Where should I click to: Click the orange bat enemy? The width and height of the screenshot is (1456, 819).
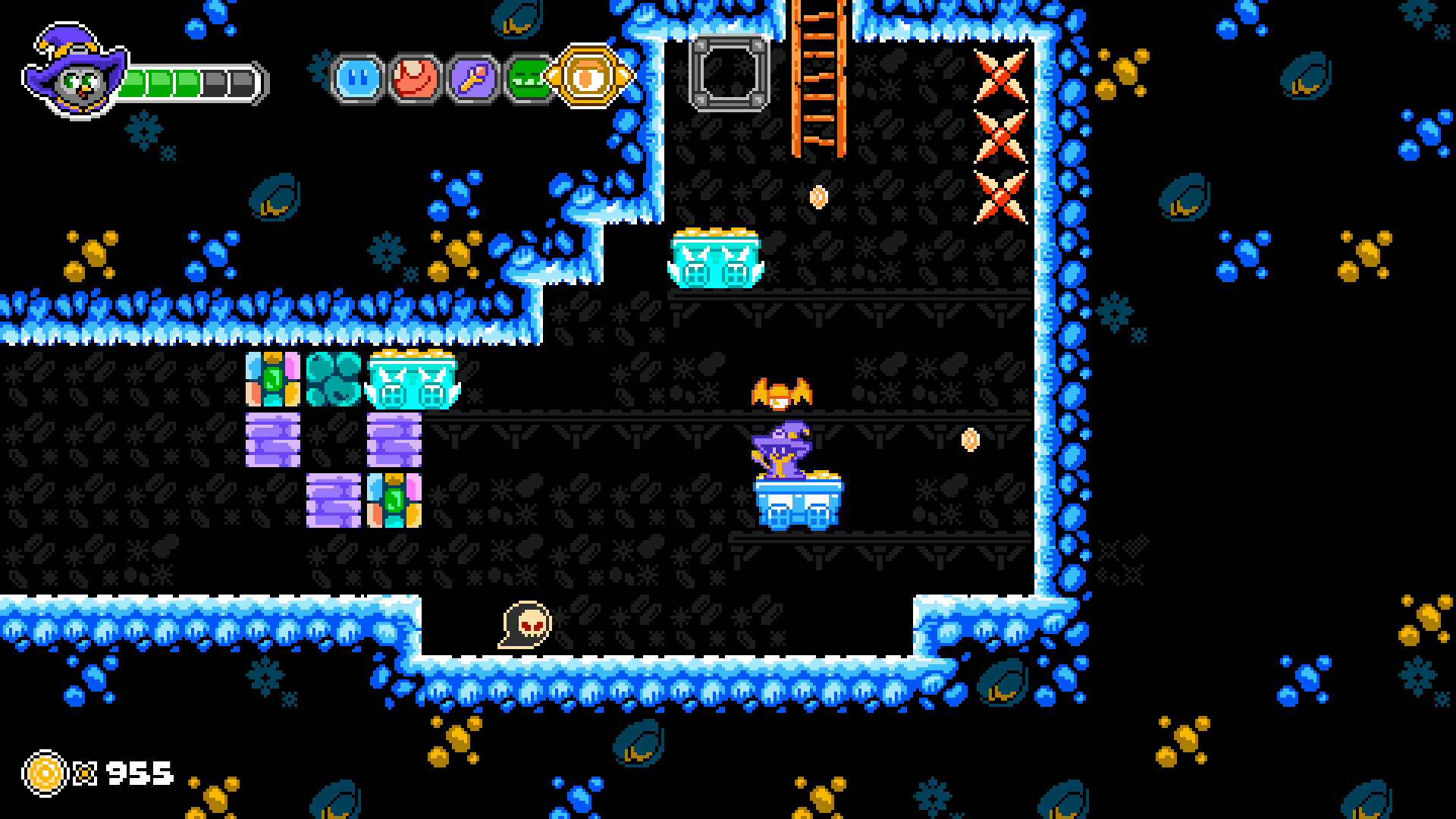coord(781,394)
